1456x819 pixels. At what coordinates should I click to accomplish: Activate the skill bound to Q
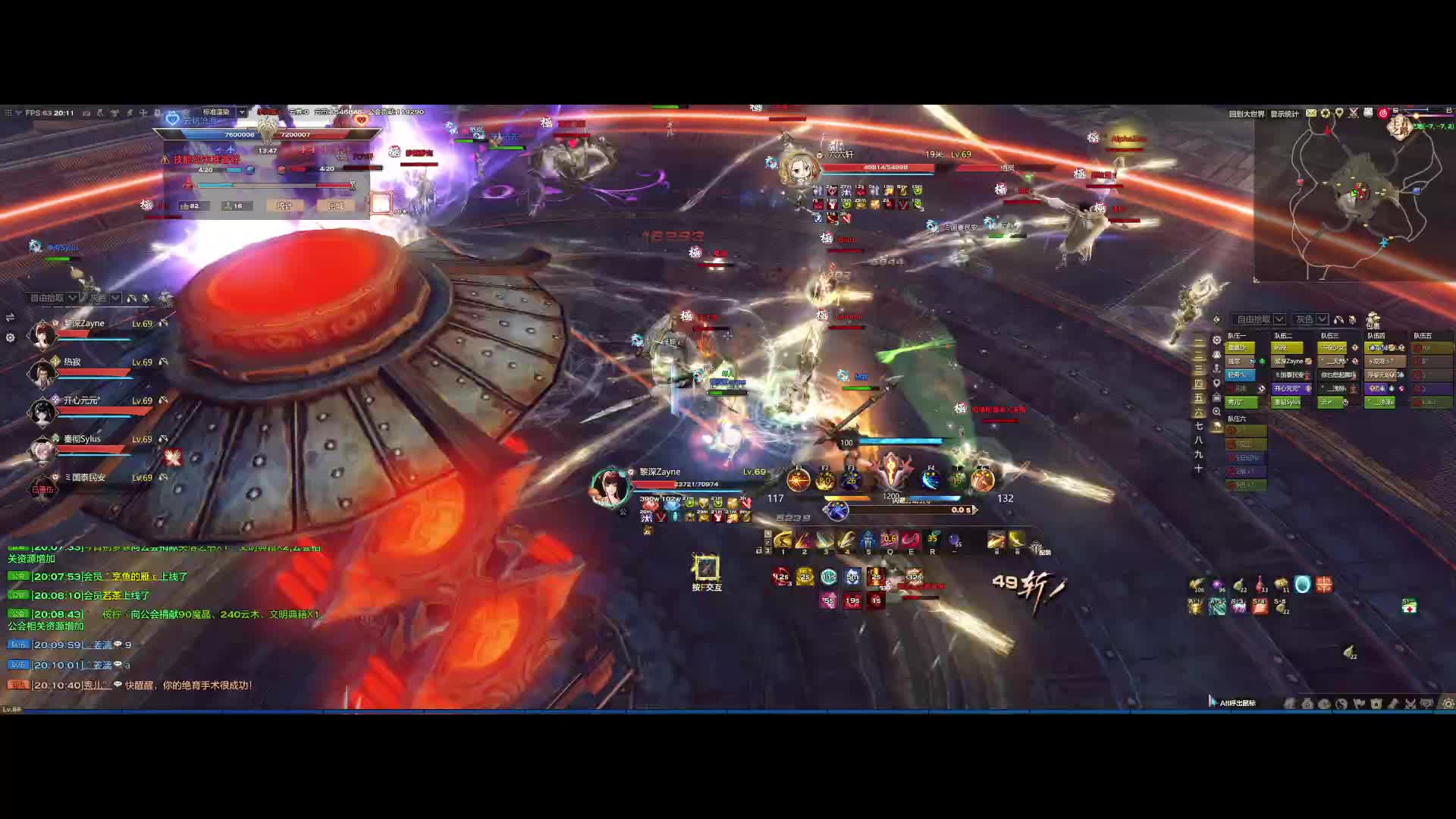click(x=890, y=540)
